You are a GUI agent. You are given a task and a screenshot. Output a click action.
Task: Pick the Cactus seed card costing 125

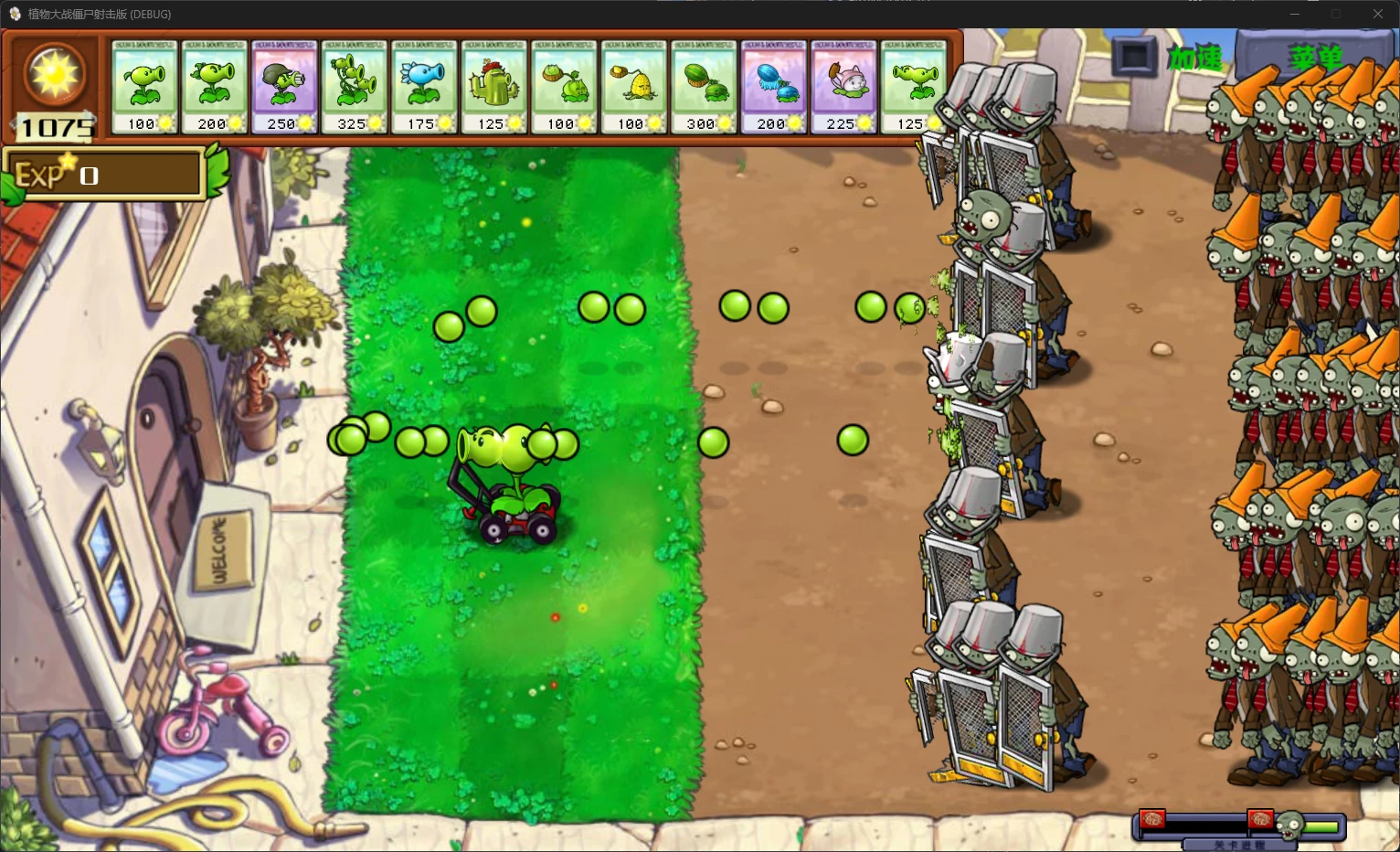pyautogui.click(x=493, y=87)
